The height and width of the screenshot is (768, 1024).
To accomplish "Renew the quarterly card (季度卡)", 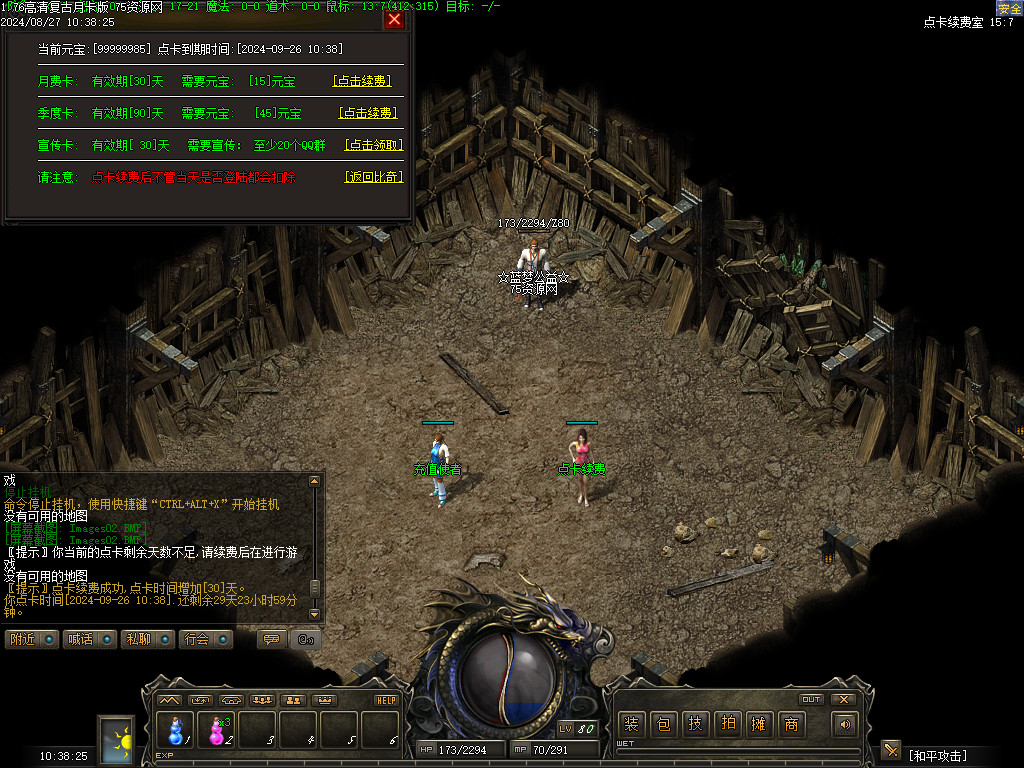I will (368, 113).
